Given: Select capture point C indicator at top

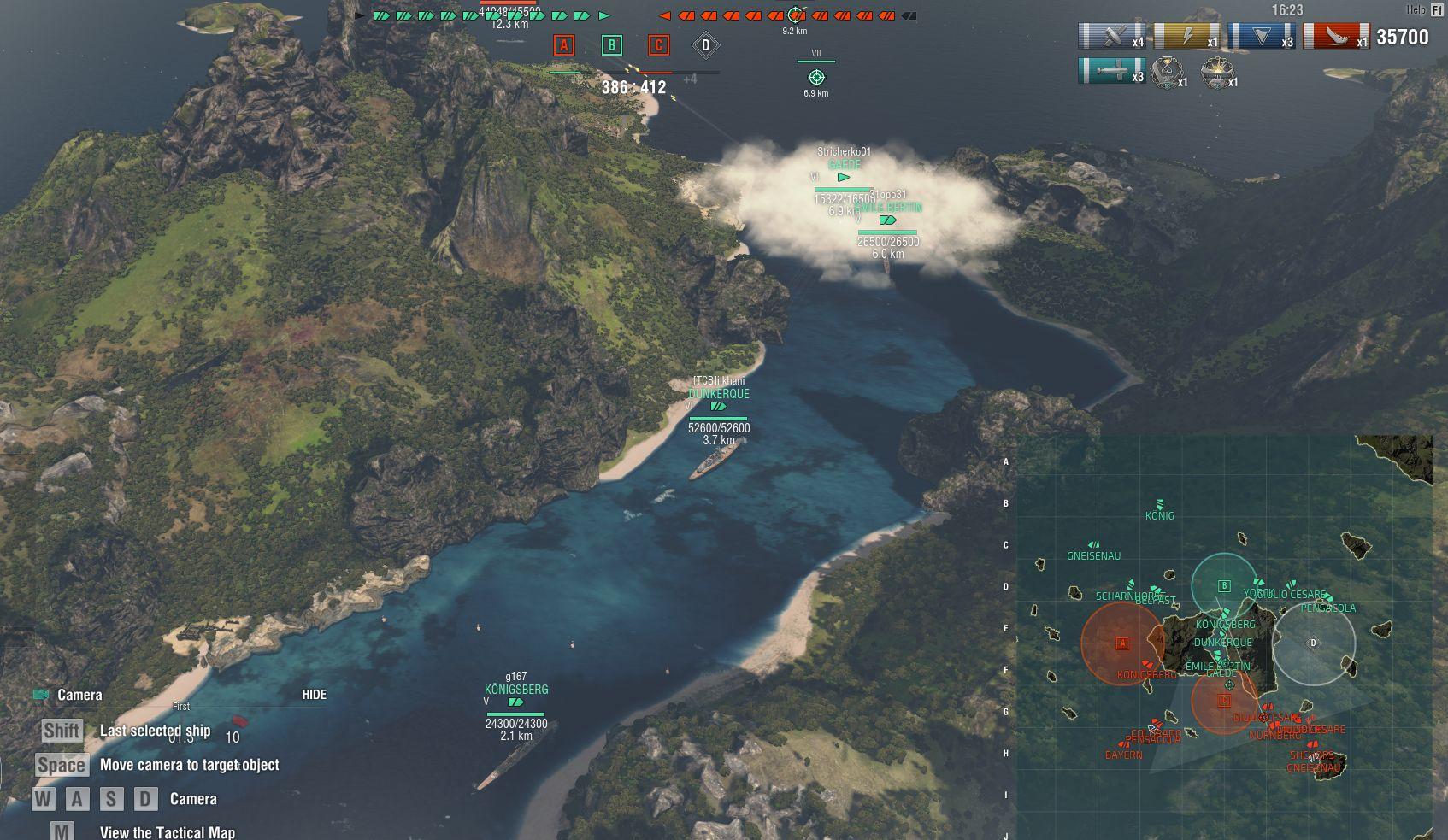Looking at the screenshot, I should (658, 45).
